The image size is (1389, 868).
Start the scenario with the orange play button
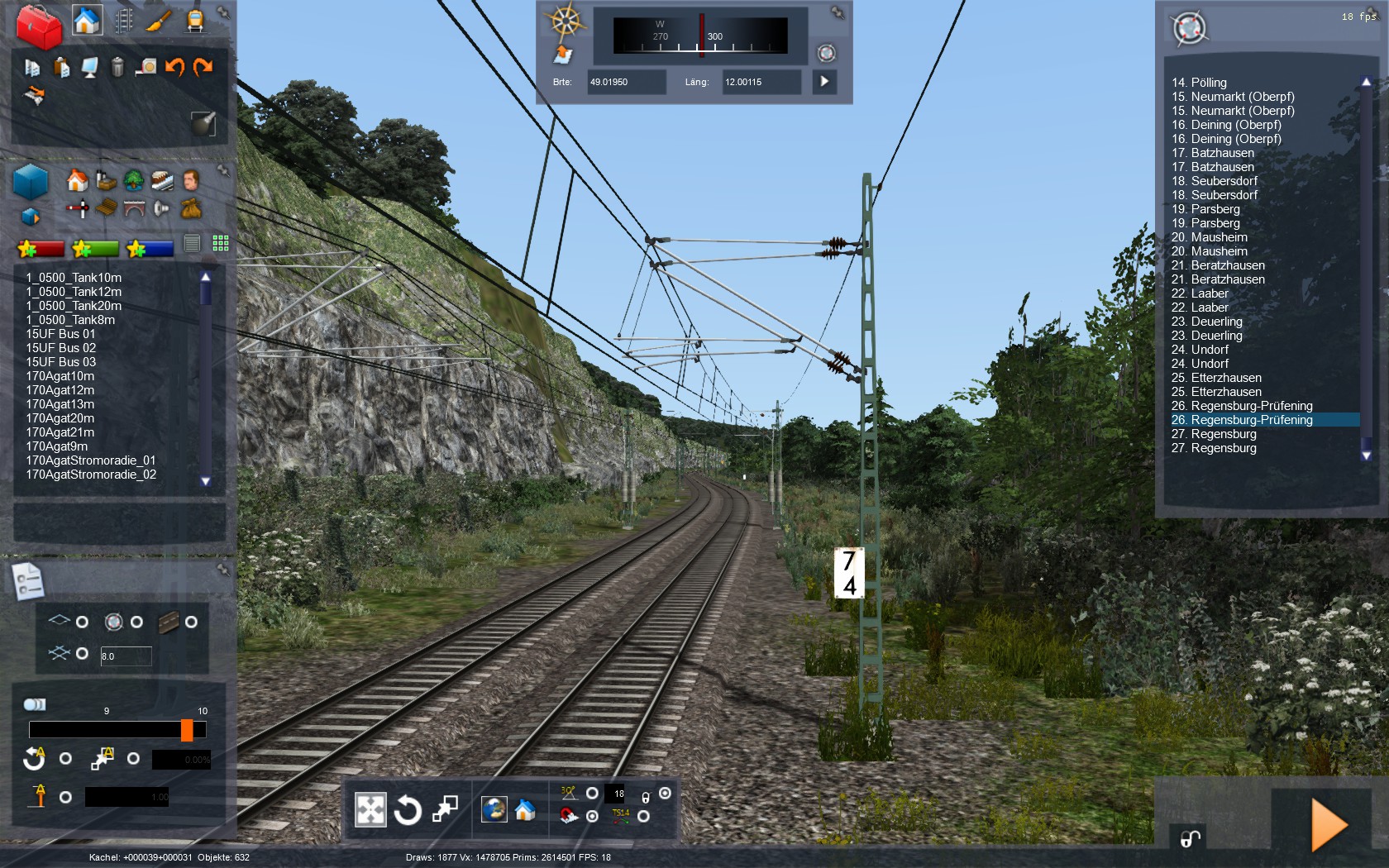(1329, 824)
